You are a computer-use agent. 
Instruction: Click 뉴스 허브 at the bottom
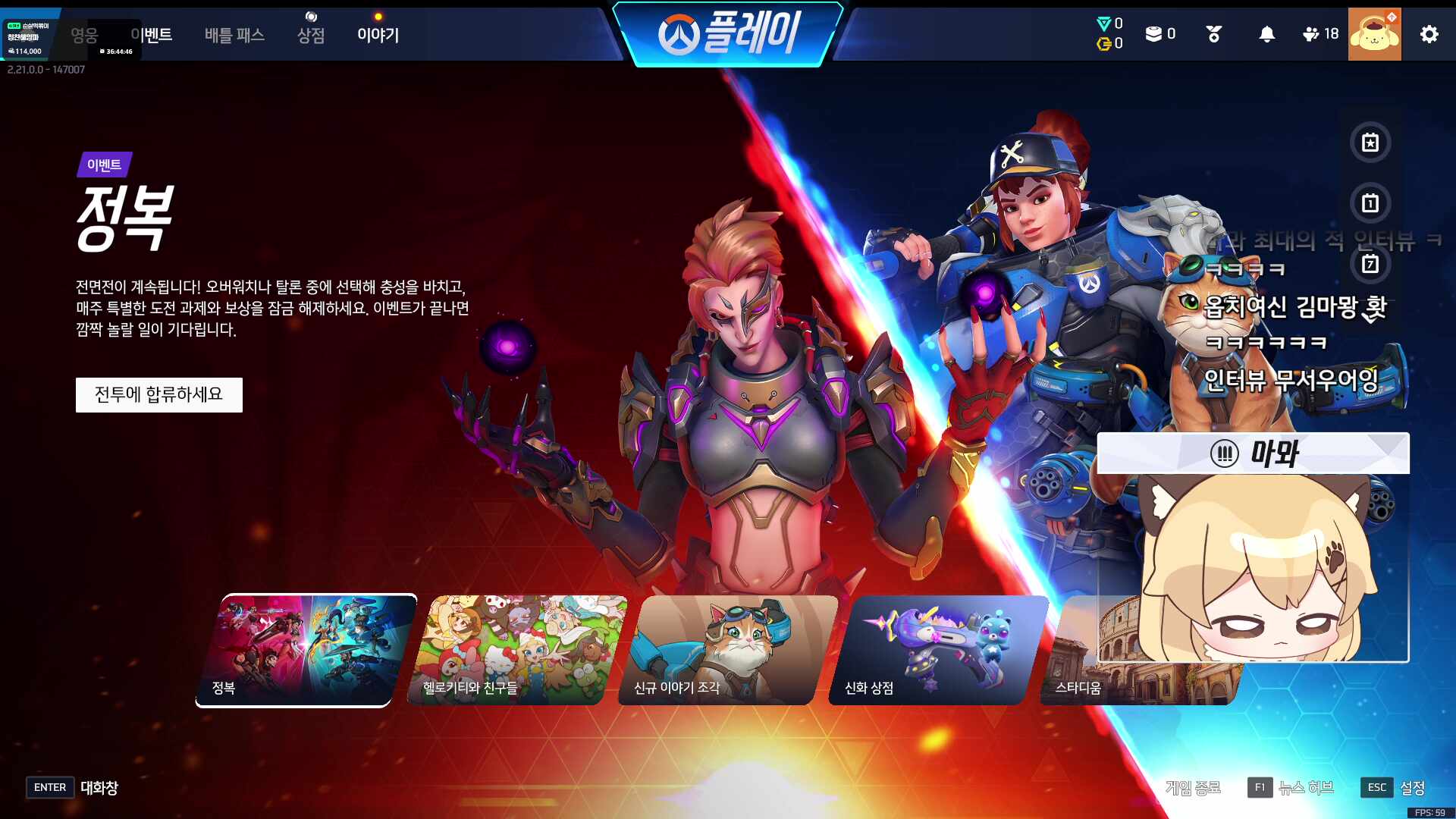(x=1308, y=787)
